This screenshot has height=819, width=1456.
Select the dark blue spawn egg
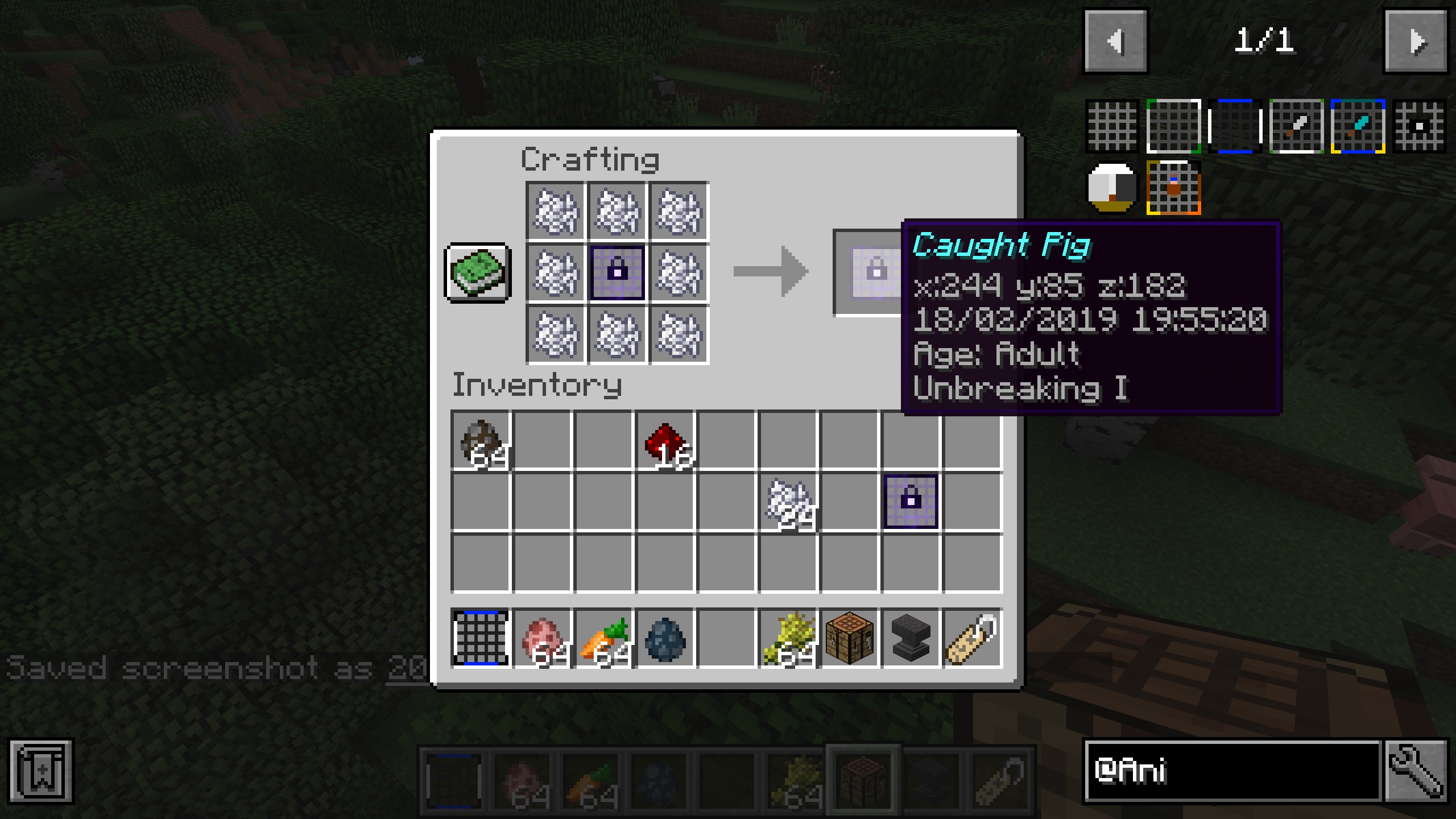pyautogui.click(x=665, y=638)
